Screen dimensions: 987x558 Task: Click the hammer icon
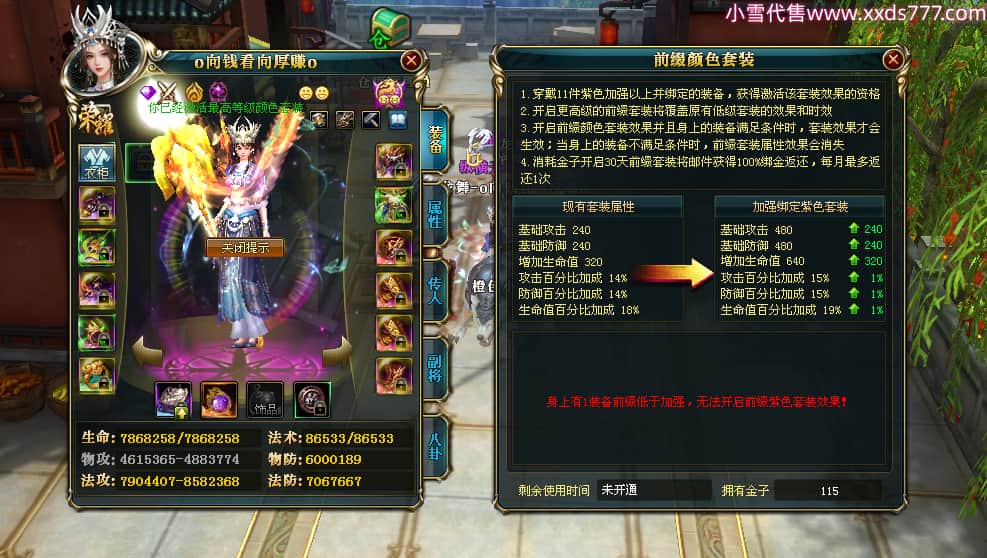pos(370,120)
